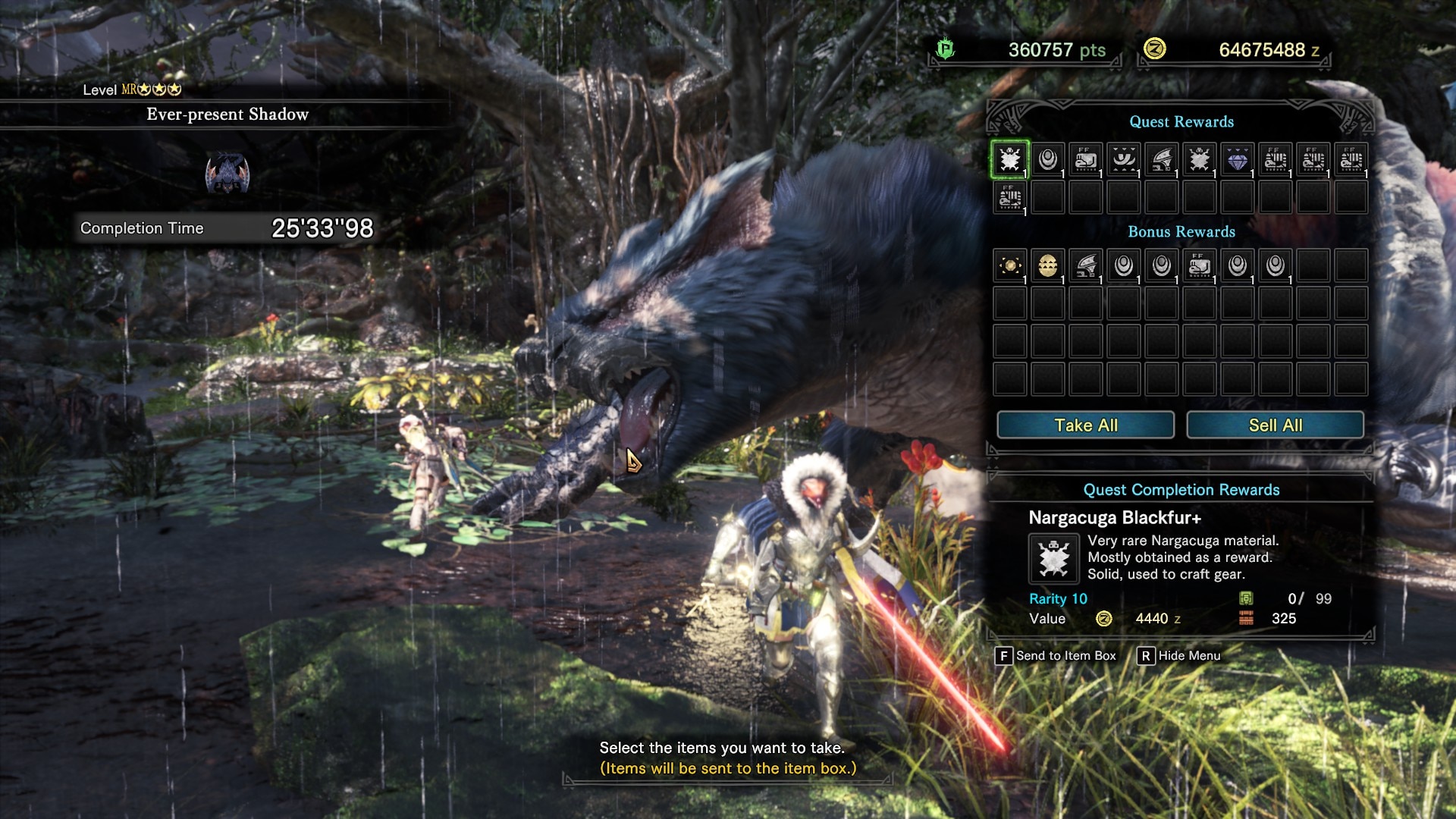Select the wing-shaped item in Quest Rewards
1456x819 pixels.
[x=1161, y=160]
